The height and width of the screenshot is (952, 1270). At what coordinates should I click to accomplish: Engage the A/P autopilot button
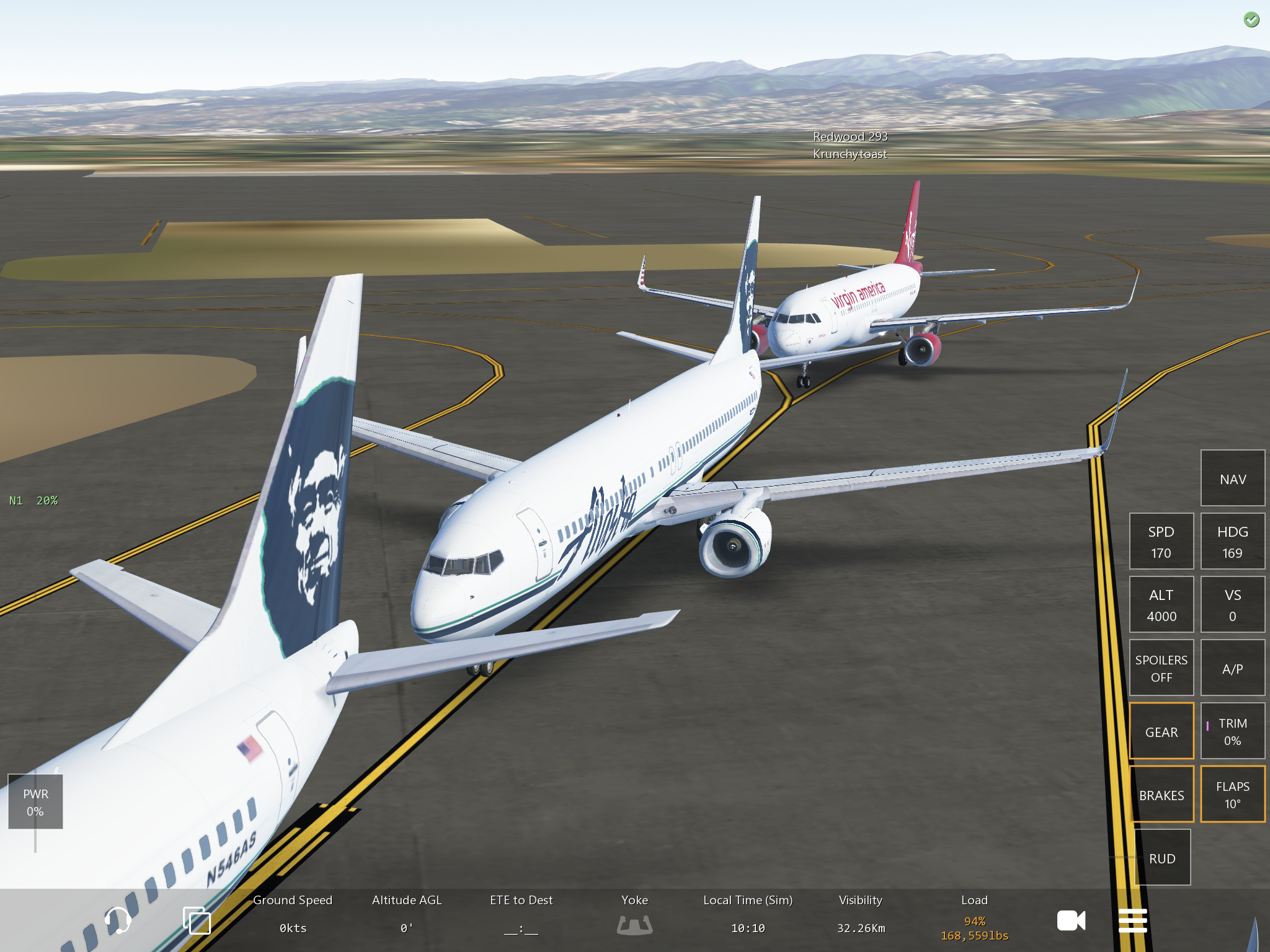(x=1232, y=668)
